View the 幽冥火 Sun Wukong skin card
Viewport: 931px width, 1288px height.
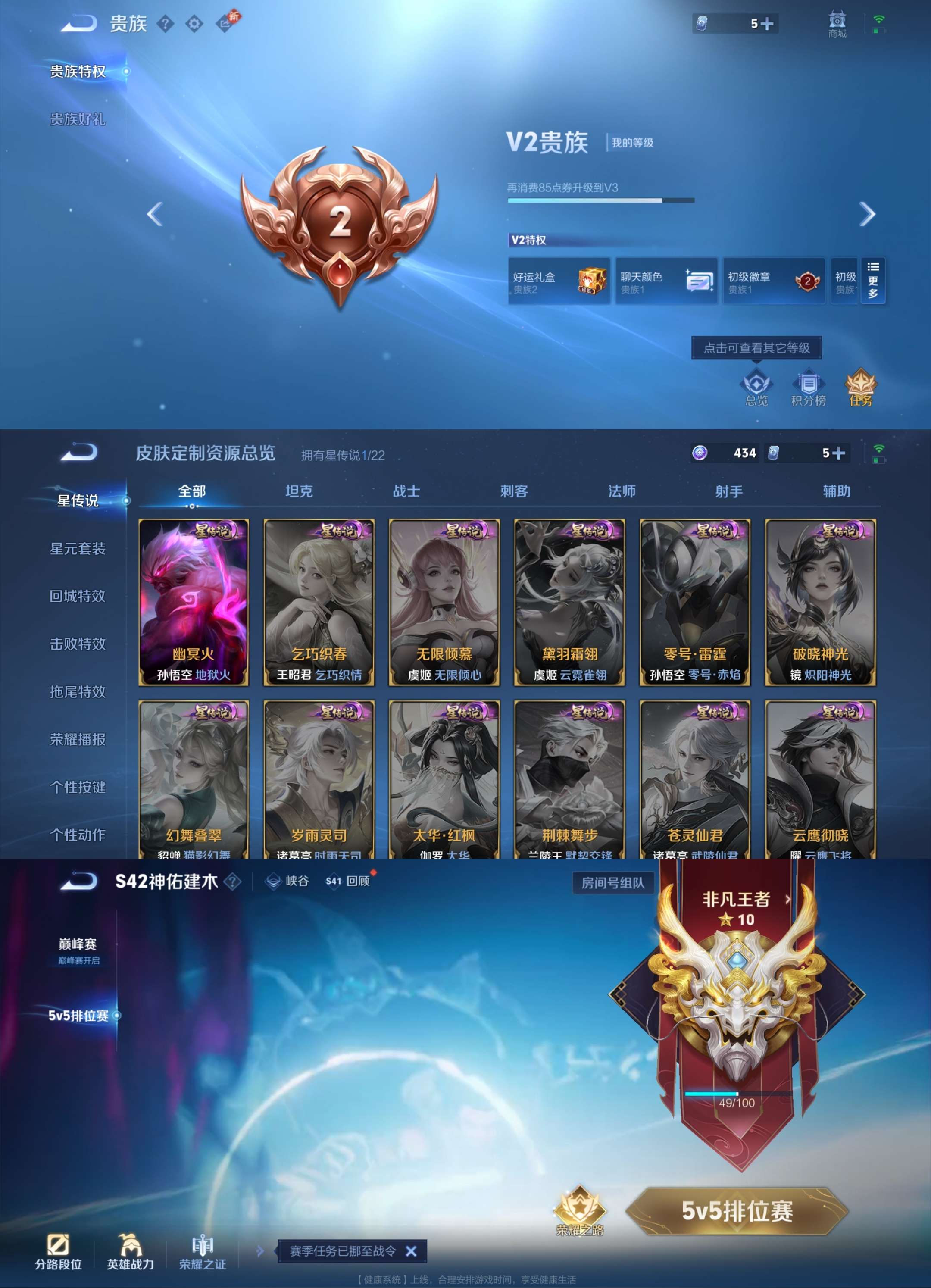pyautogui.click(x=194, y=599)
